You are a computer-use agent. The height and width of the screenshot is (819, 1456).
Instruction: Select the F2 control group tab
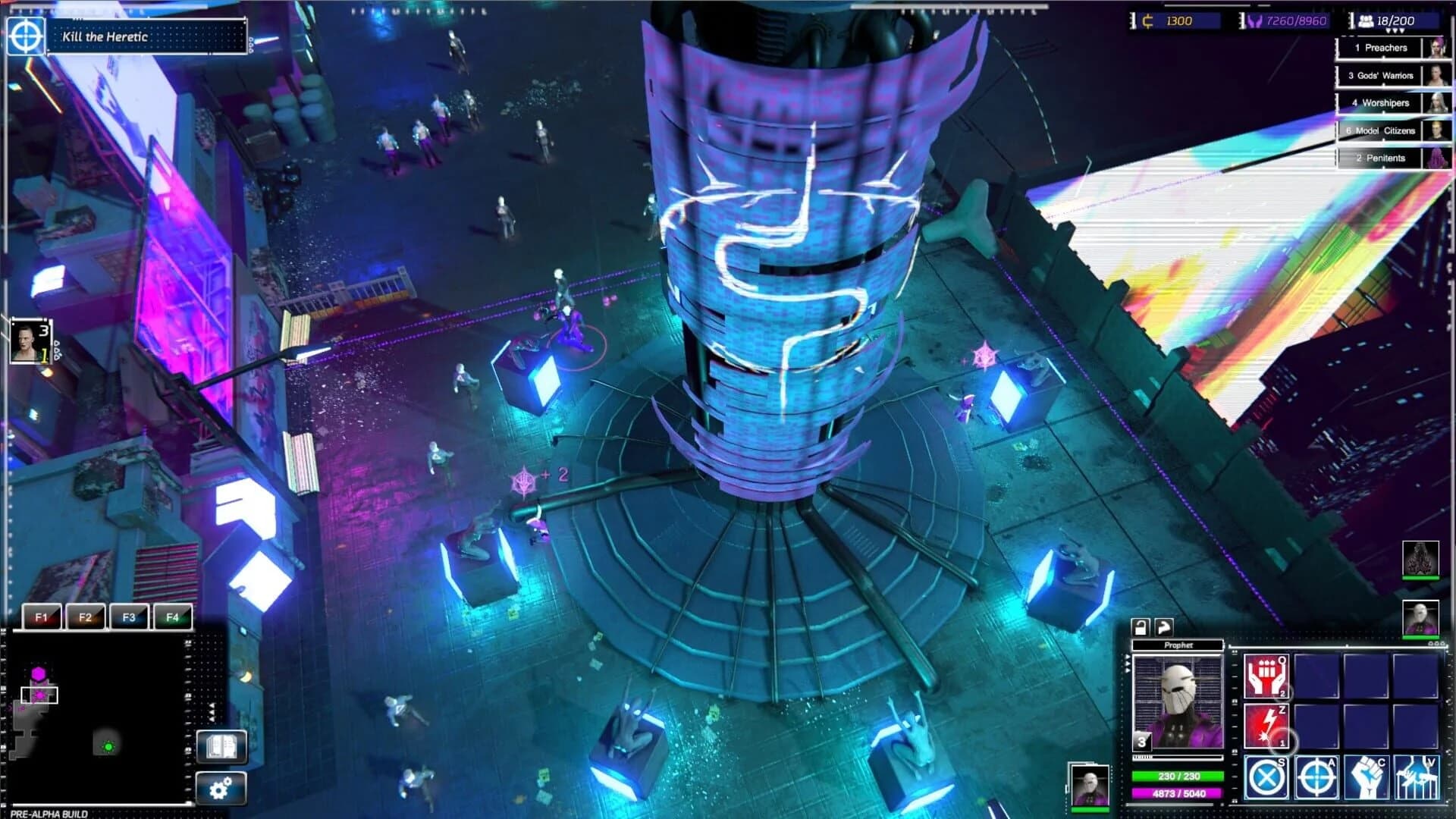(x=84, y=617)
